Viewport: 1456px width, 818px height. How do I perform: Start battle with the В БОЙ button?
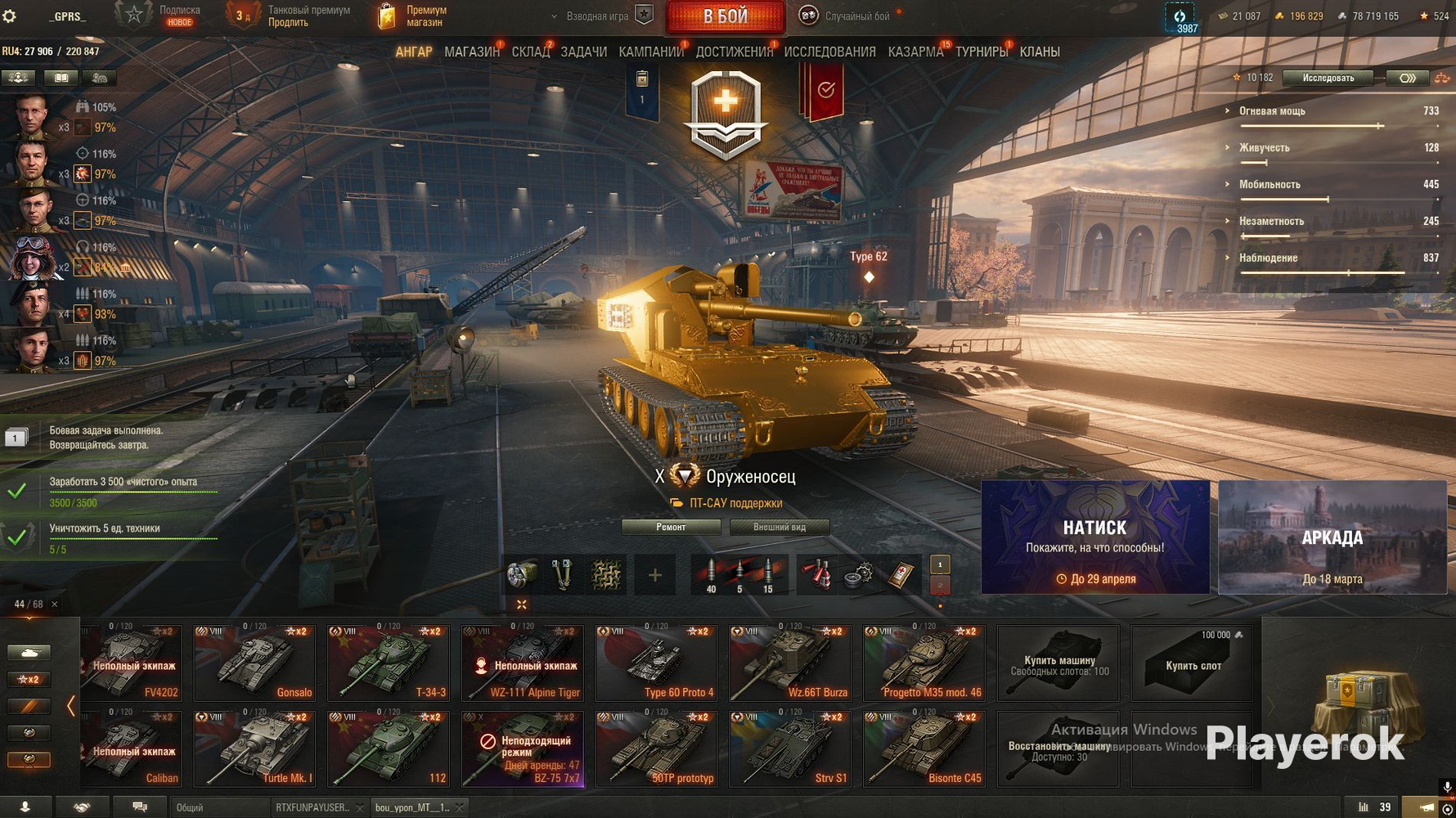pos(726,16)
